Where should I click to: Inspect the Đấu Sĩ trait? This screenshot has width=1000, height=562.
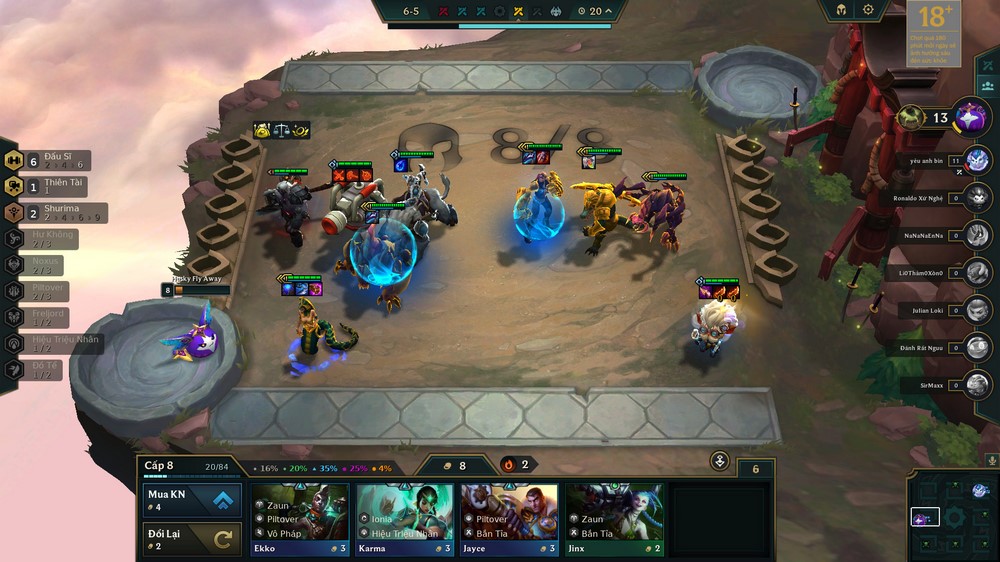pos(48,161)
